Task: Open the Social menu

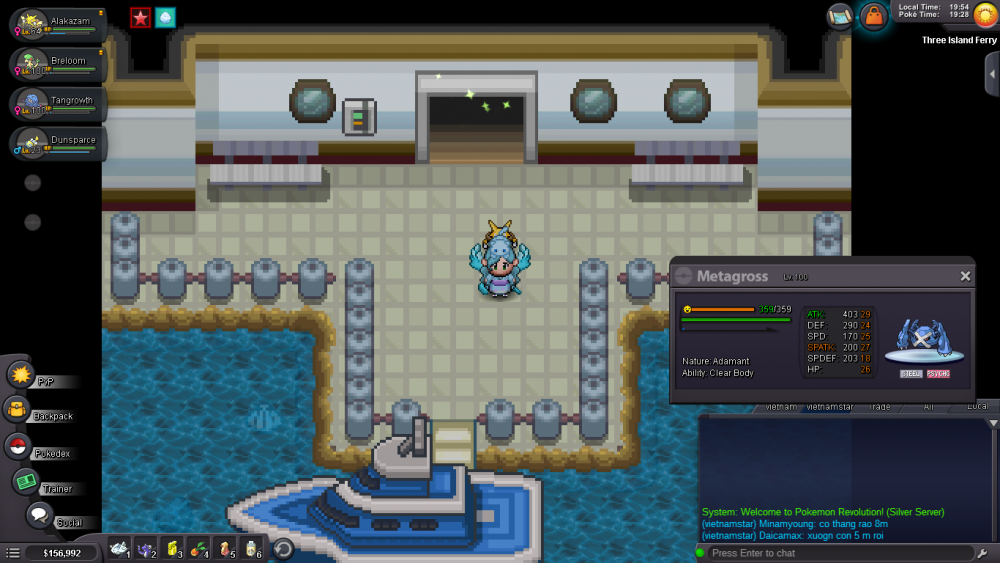Action: point(39,516)
